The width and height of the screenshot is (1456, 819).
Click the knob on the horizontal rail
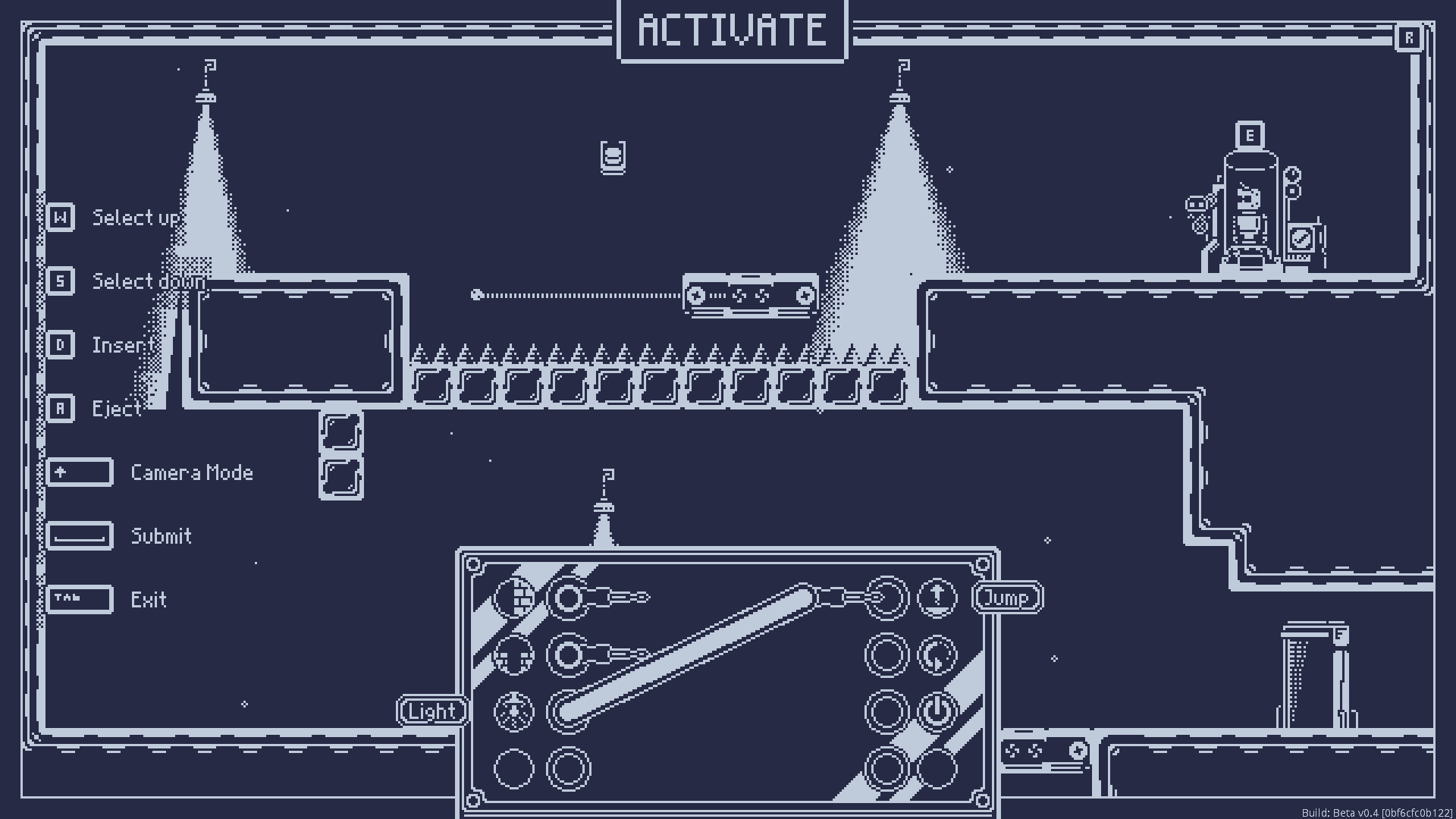(x=476, y=294)
